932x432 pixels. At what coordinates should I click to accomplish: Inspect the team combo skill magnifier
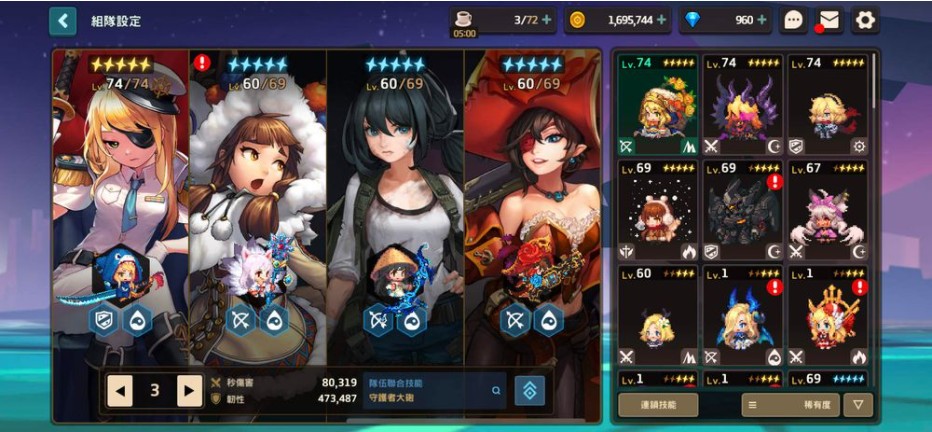[496, 390]
